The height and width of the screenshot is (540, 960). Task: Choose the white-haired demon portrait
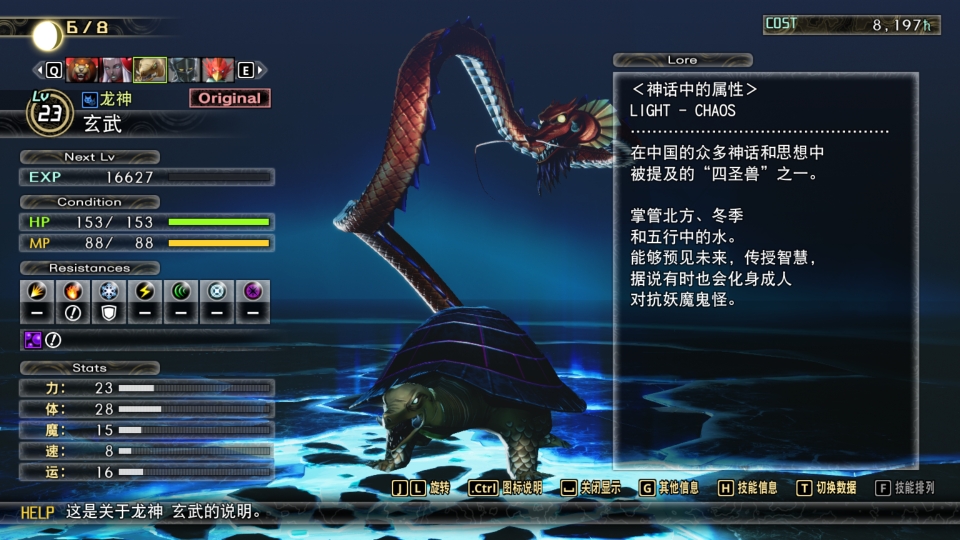(x=116, y=70)
